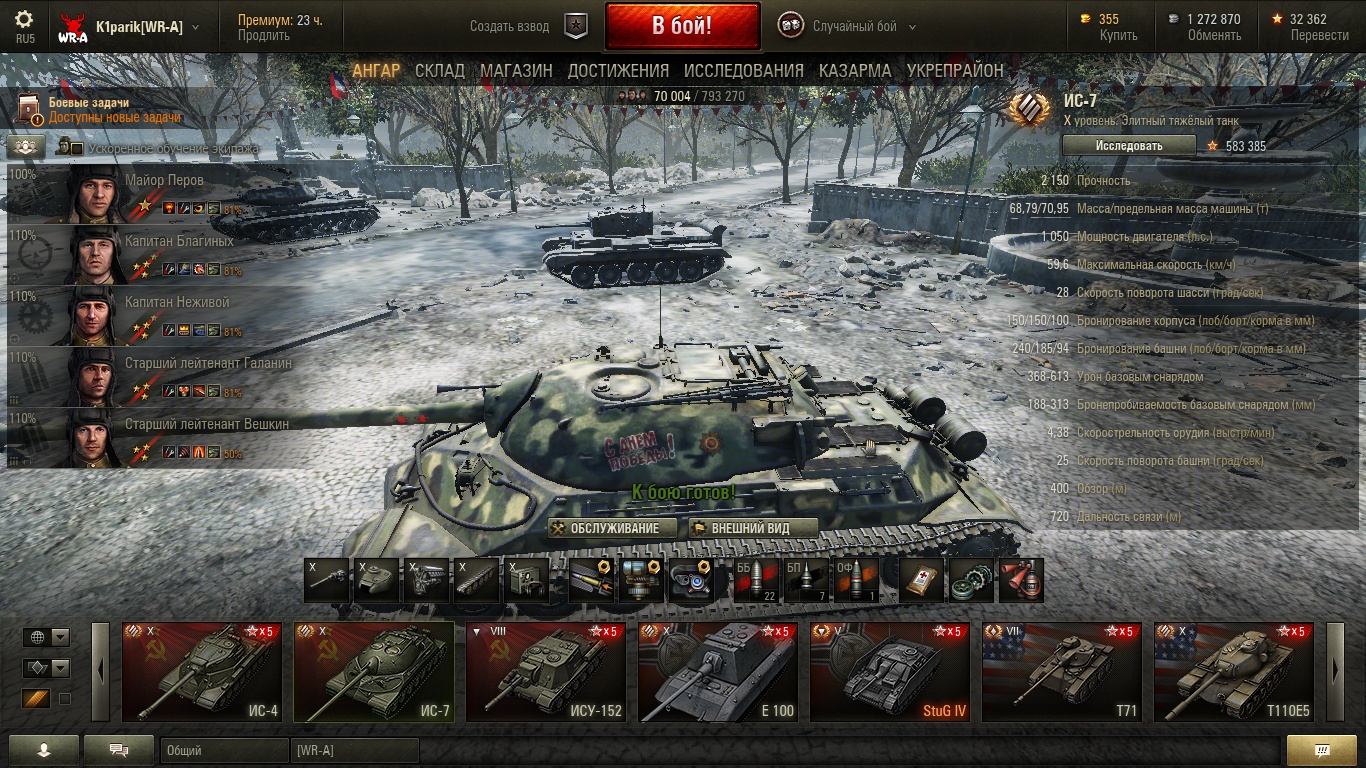Open the Внешний вид customization
1366x768 pixels.
[x=752, y=528]
